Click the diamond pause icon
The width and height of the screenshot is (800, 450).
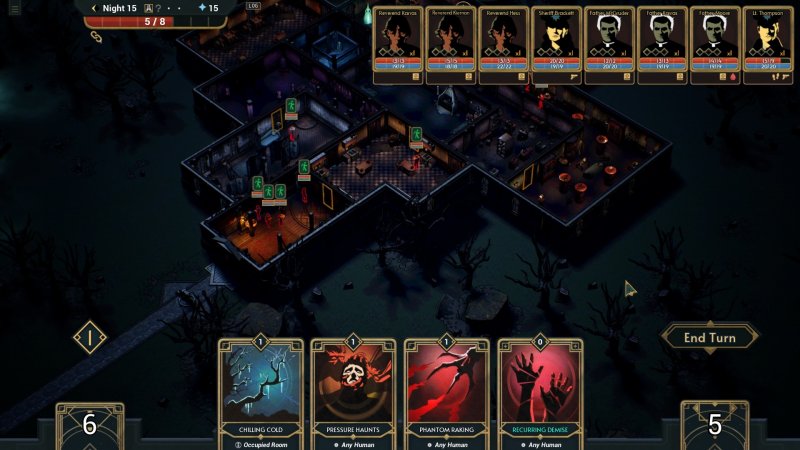click(90, 337)
